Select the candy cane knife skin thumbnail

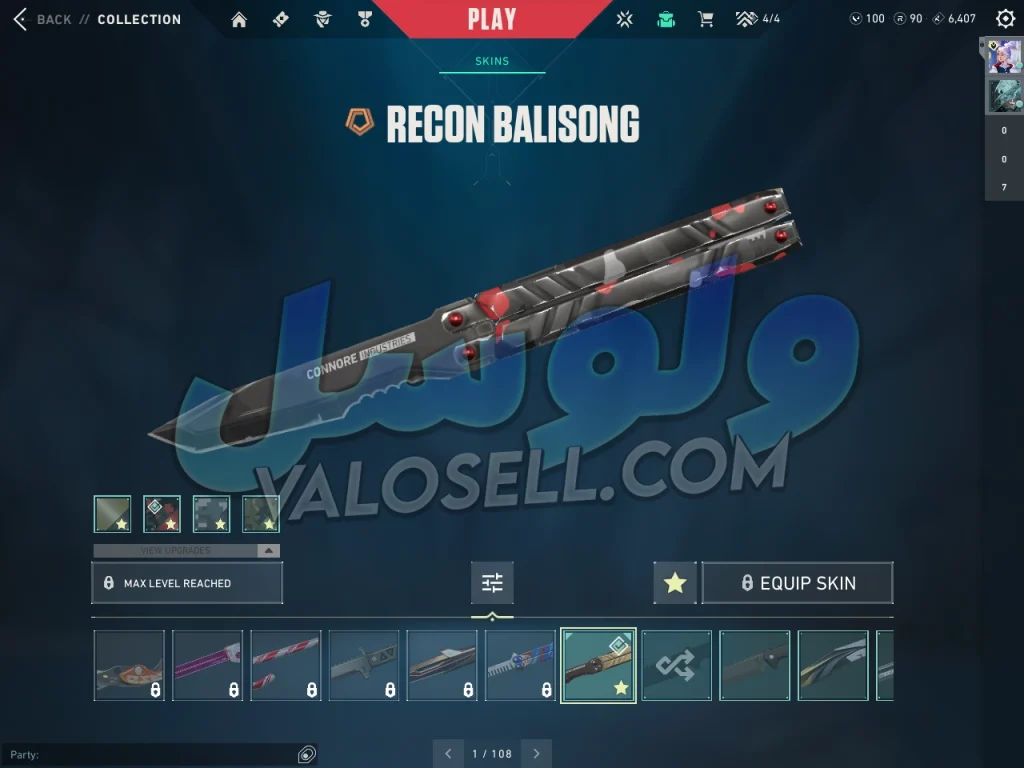(286, 665)
